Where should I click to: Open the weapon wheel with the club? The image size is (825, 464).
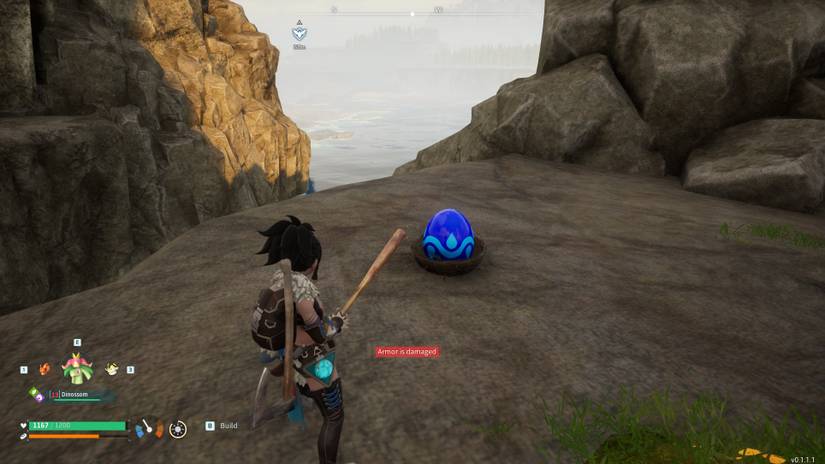point(148,428)
